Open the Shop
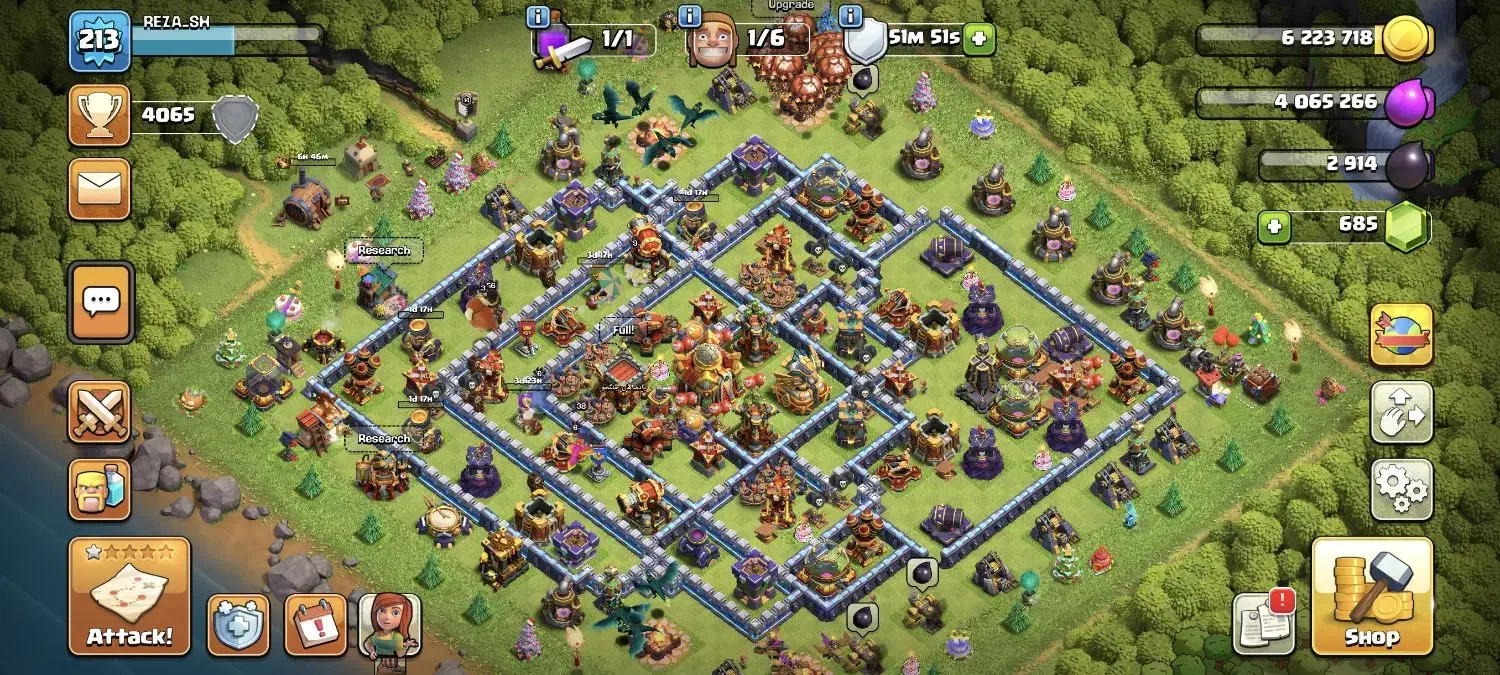This screenshot has width=1500, height=675. point(1371,596)
